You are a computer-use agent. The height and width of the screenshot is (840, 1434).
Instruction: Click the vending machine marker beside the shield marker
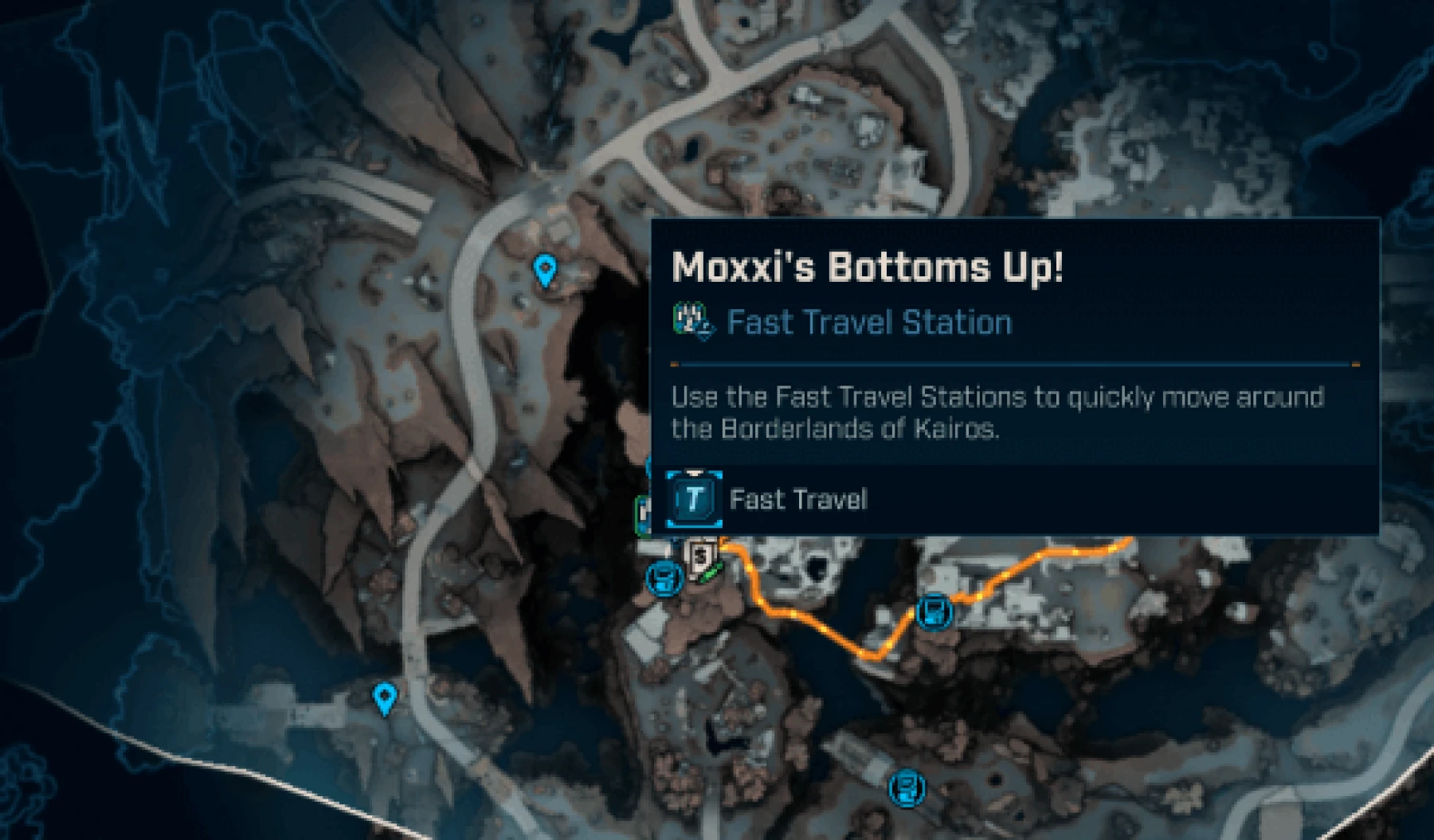[x=663, y=577]
